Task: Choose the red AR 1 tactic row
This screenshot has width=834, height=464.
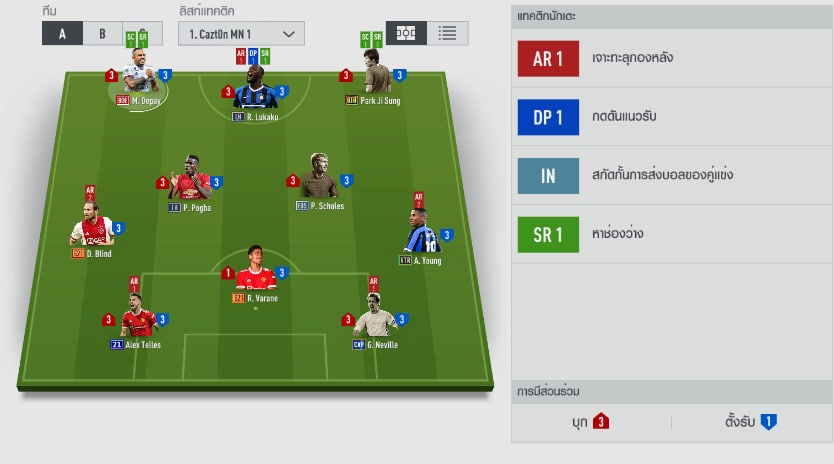Action: pyautogui.click(x=672, y=58)
